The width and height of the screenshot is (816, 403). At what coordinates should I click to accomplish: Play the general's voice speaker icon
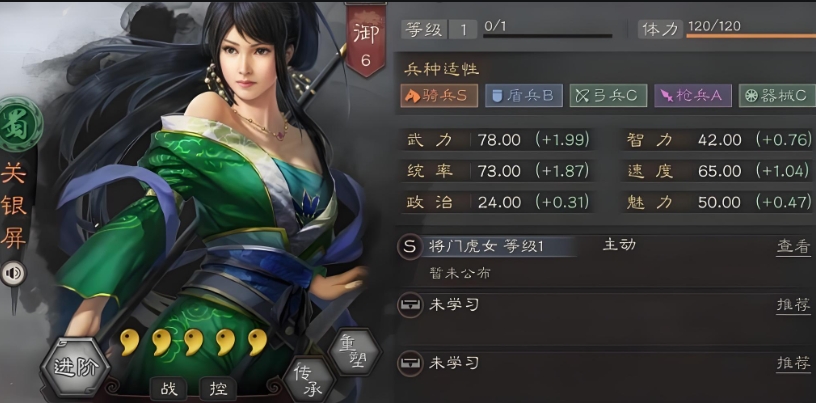click(x=15, y=273)
